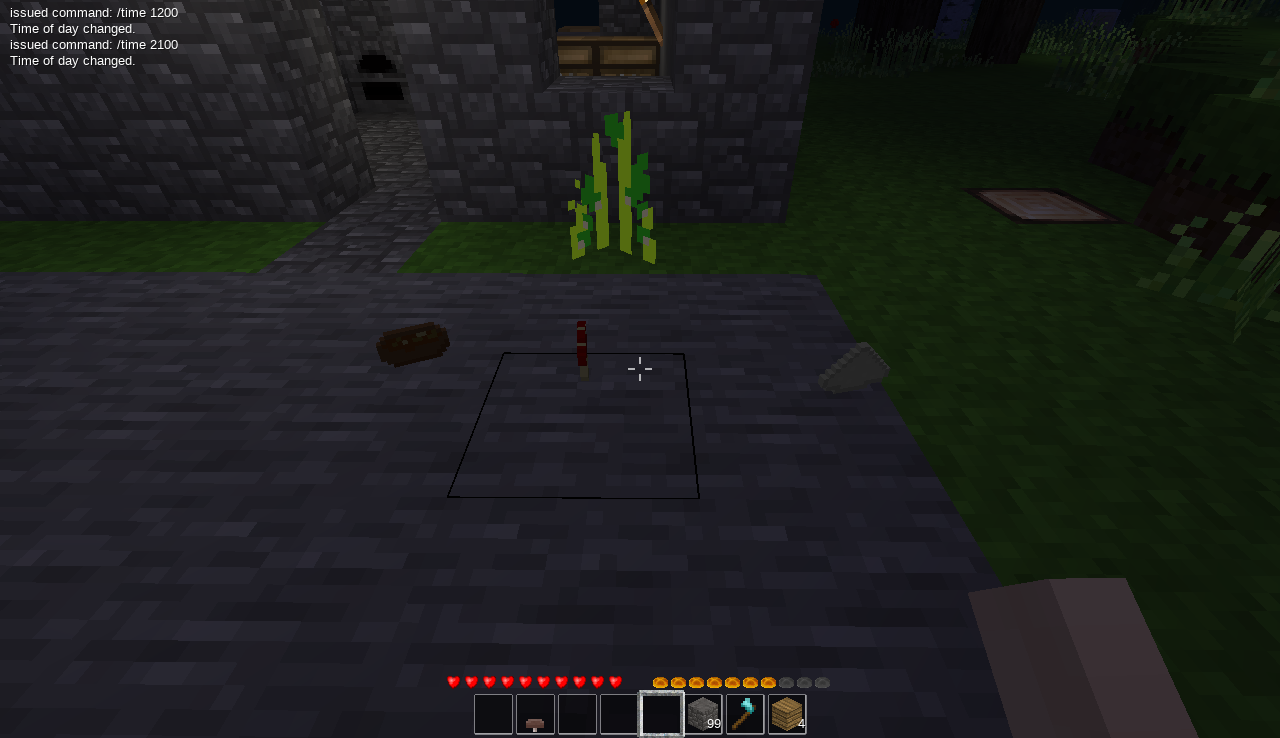Select the first empty hotbar slot
1280x738 pixels.
click(493, 713)
